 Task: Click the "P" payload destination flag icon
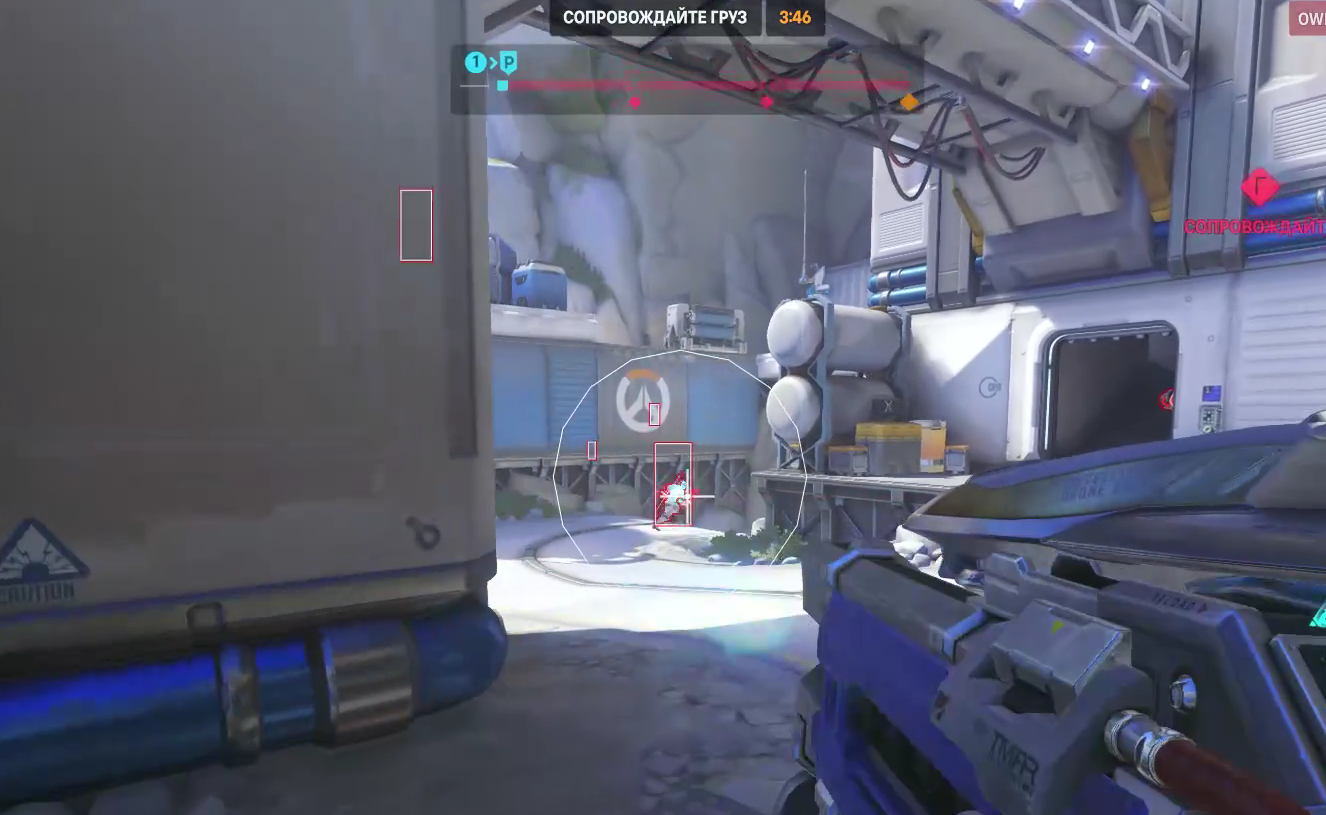[x=508, y=61]
